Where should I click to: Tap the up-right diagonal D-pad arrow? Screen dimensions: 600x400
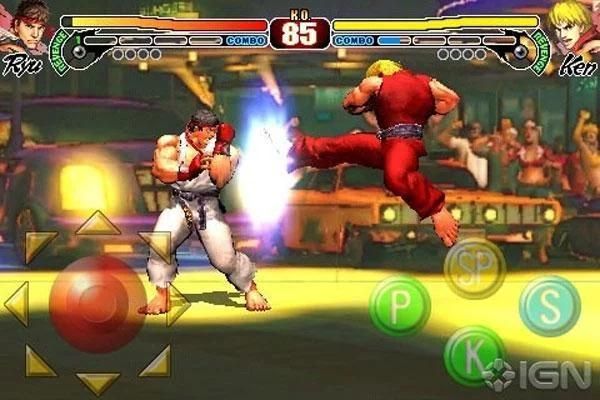(156, 245)
